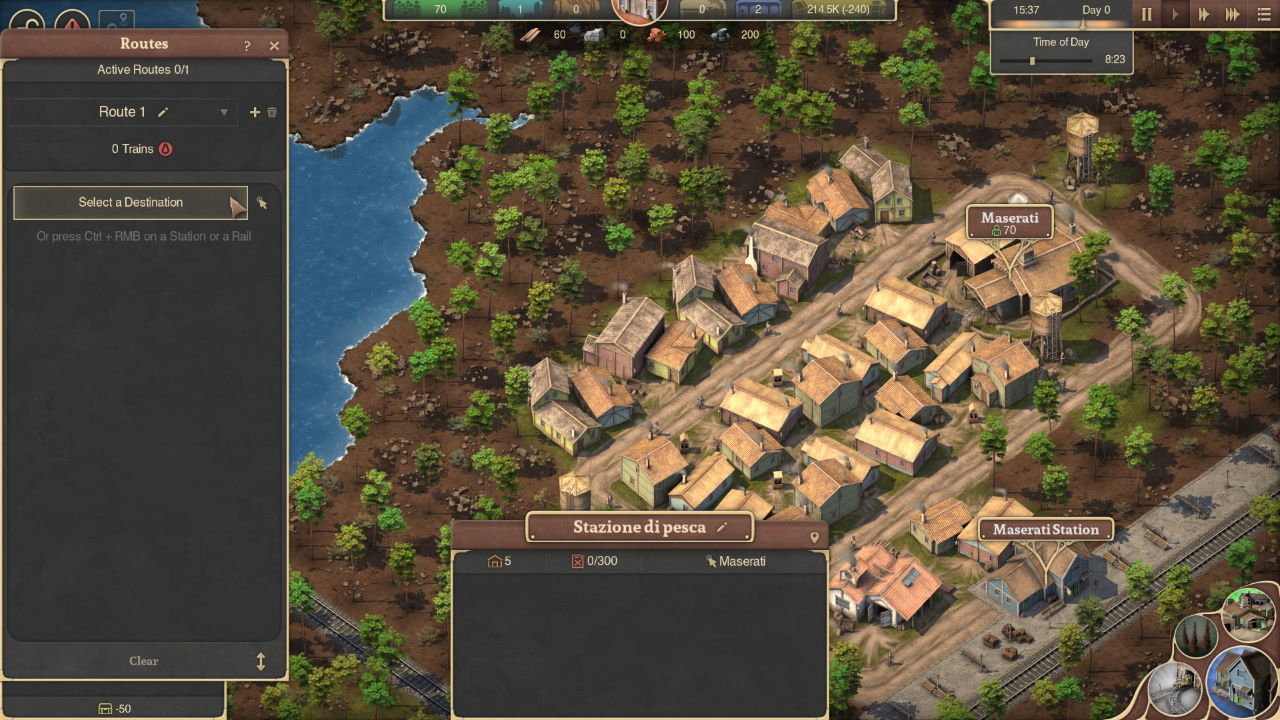Viewport: 1280px width, 720px height.
Task: Switch to triple fast-forward speed
Action: coord(1232,14)
